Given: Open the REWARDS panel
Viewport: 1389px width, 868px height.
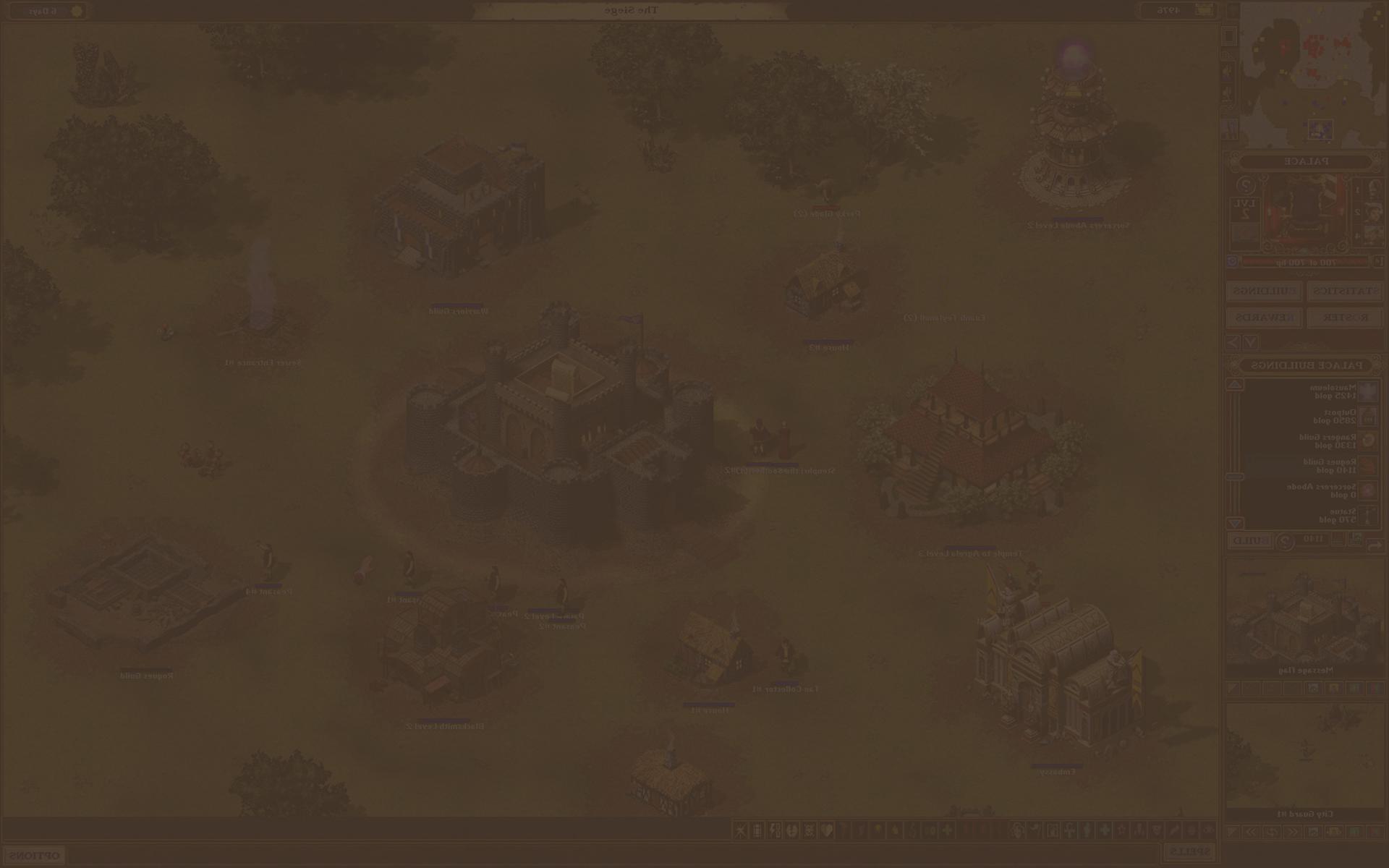Looking at the screenshot, I should point(1264,318).
